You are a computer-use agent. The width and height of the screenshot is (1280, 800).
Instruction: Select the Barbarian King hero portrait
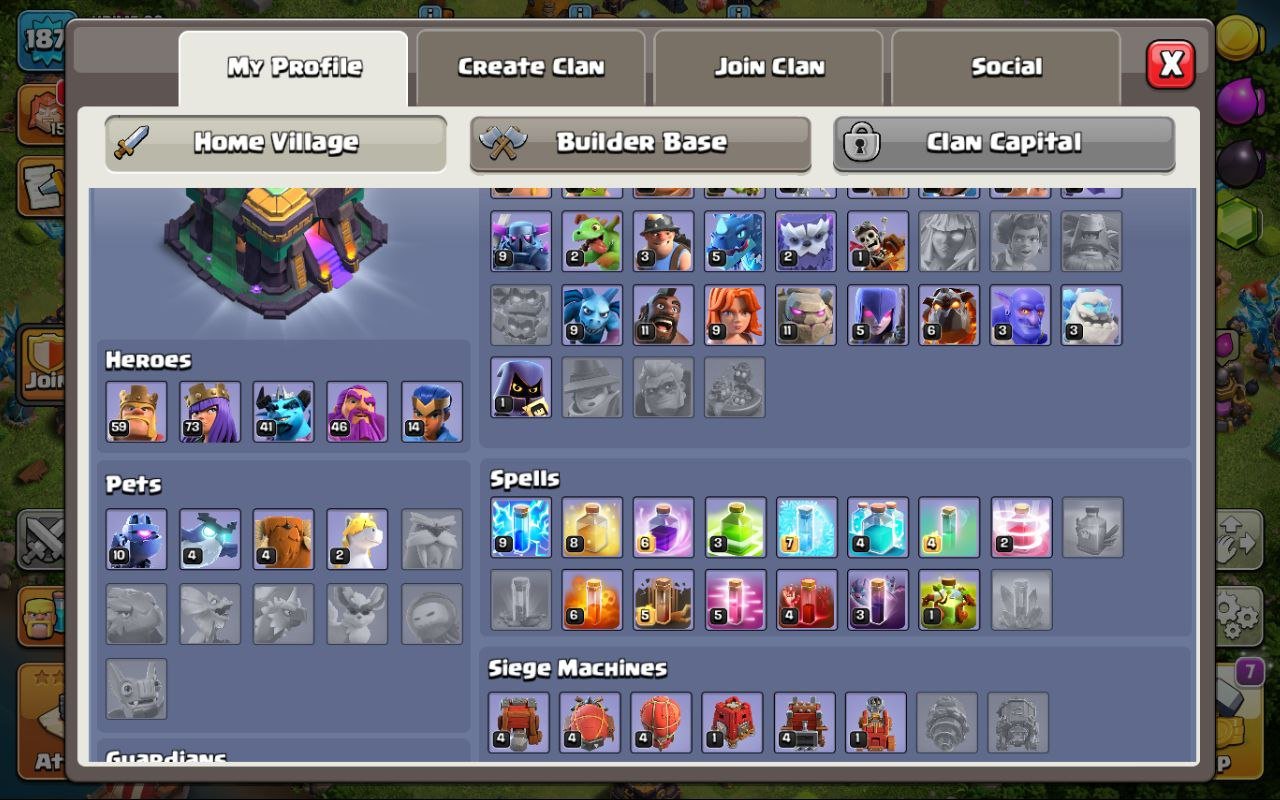click(x=137, y=410)
